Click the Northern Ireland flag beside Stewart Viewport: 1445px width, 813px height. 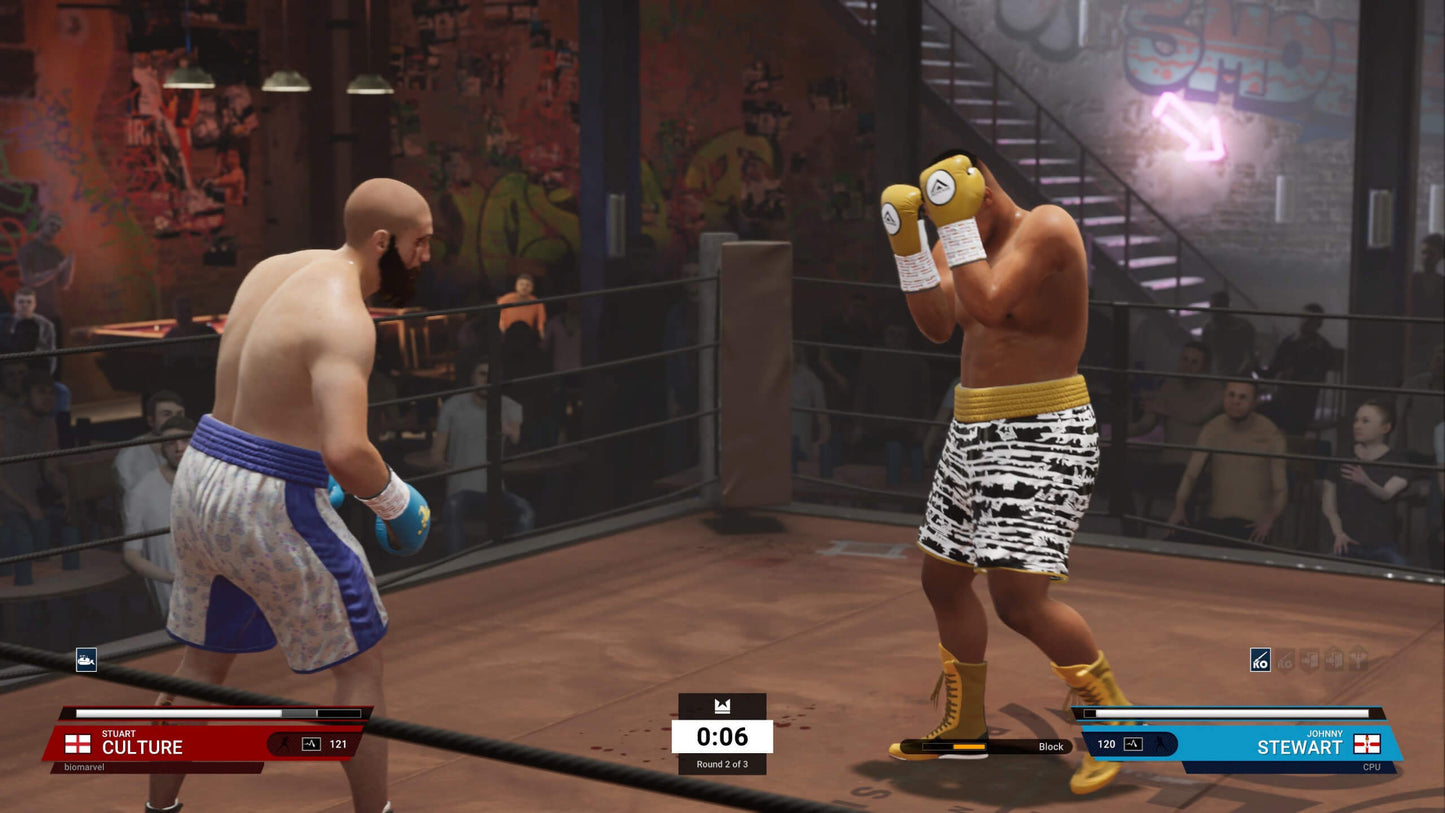[1367, 744]
